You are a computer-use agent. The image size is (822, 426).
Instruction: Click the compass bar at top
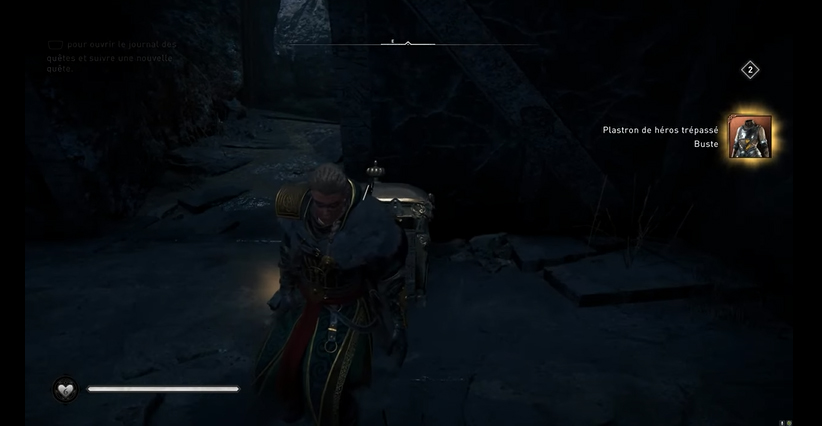point(408,44)
